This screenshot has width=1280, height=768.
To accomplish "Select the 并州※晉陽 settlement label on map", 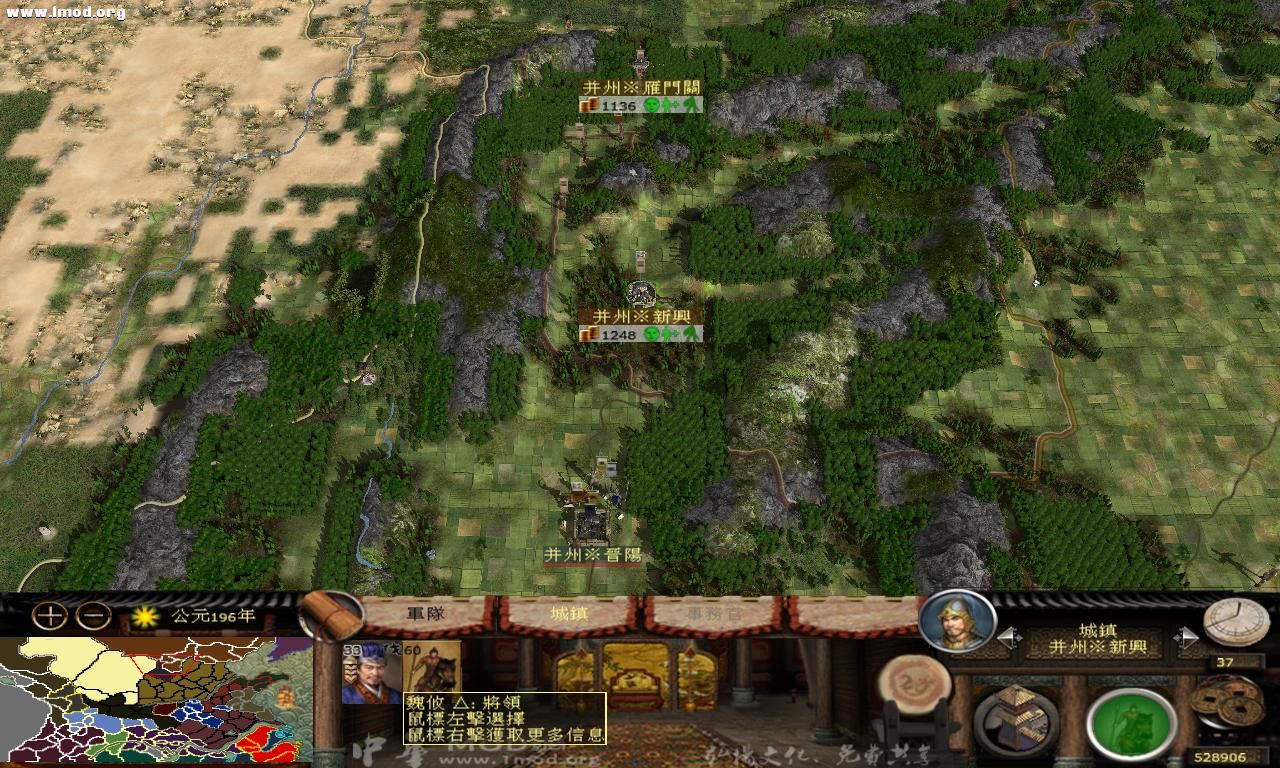I will [x=595, y=551].
